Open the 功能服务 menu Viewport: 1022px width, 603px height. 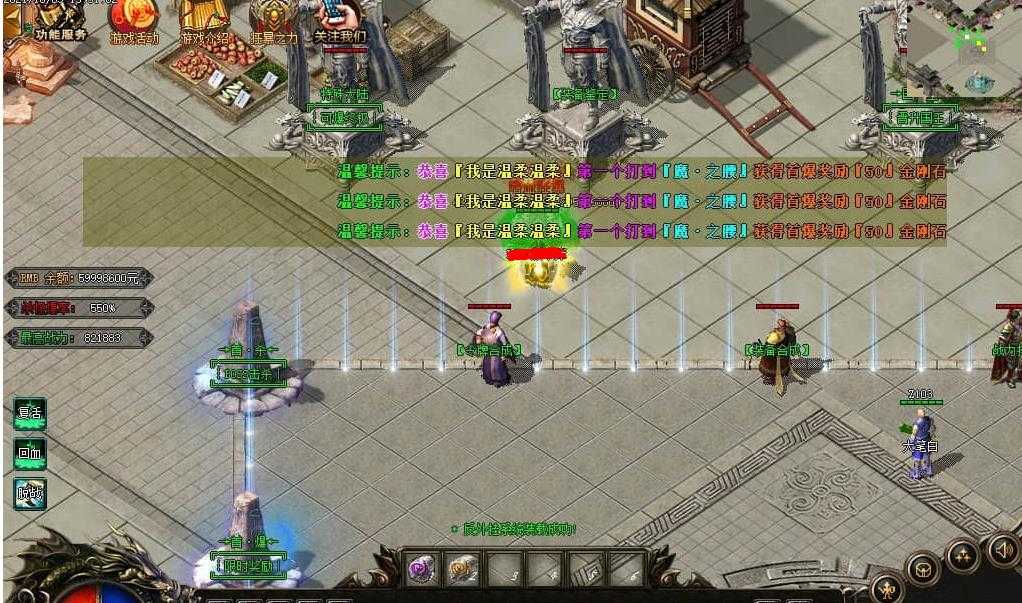pyautogui.click(x=60, y=20)
